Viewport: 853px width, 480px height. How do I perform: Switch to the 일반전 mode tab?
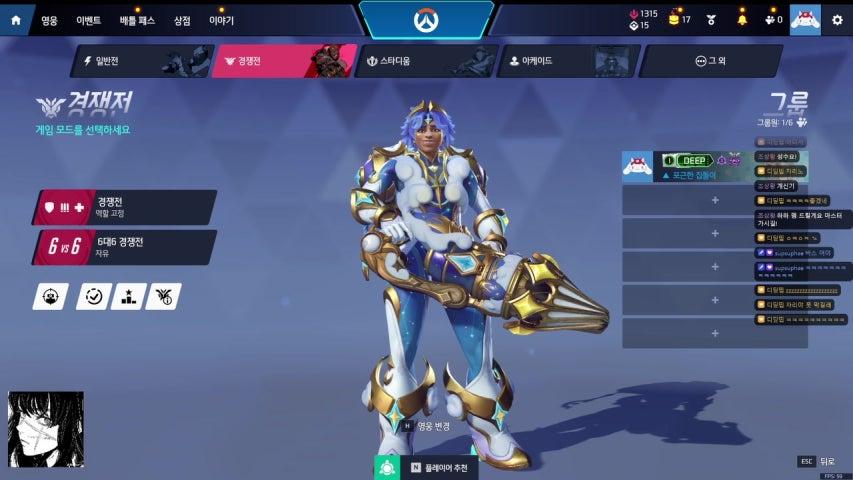tap(140, 61)
